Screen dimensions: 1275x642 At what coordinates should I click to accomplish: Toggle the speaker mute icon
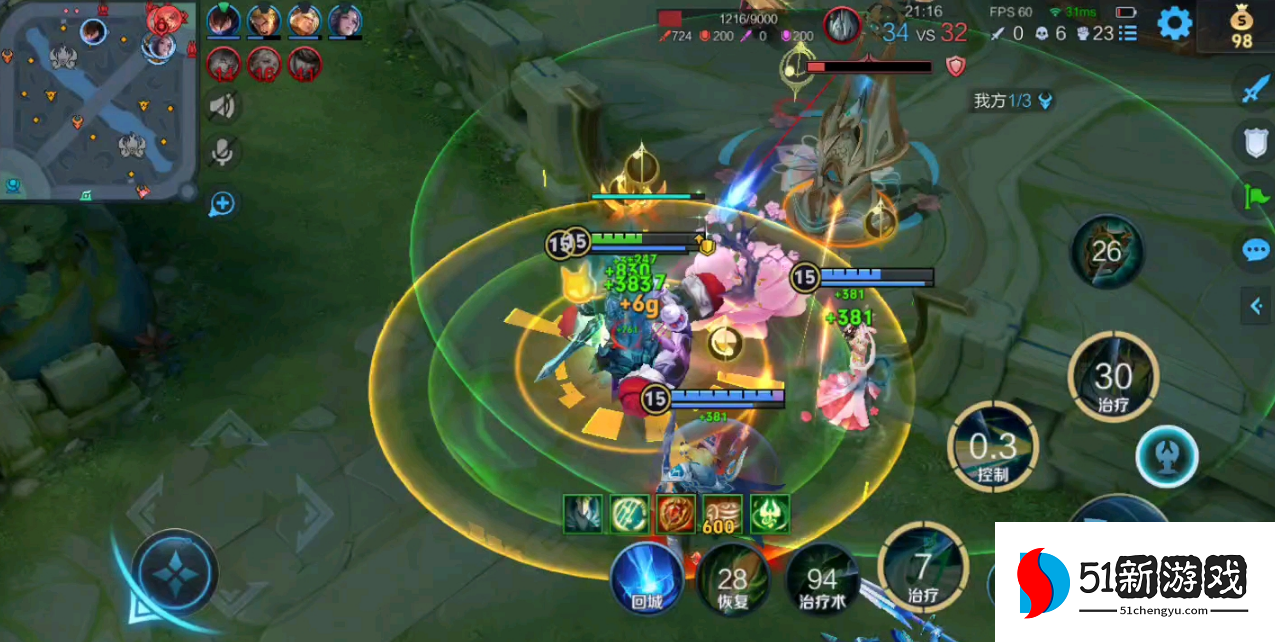pyautogui.click(x=221, y=106)
